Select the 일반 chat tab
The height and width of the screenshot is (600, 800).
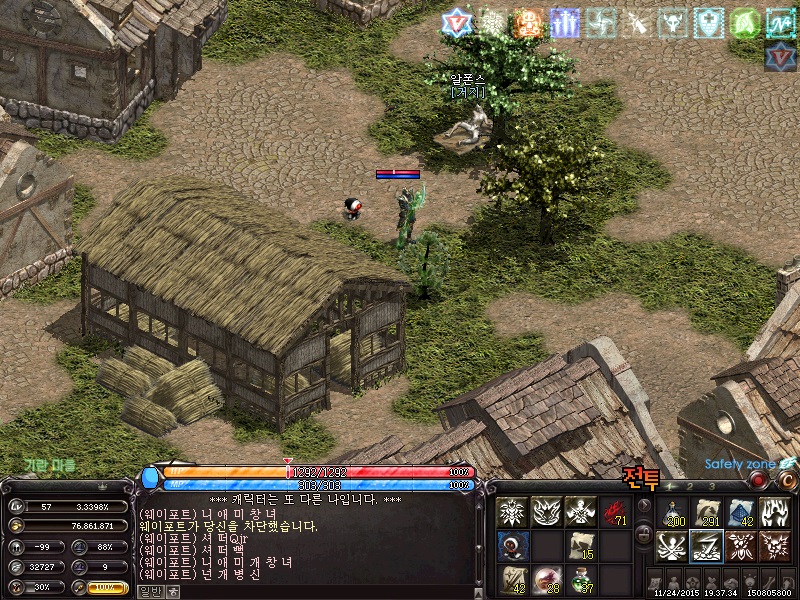(x=149, y=591)
